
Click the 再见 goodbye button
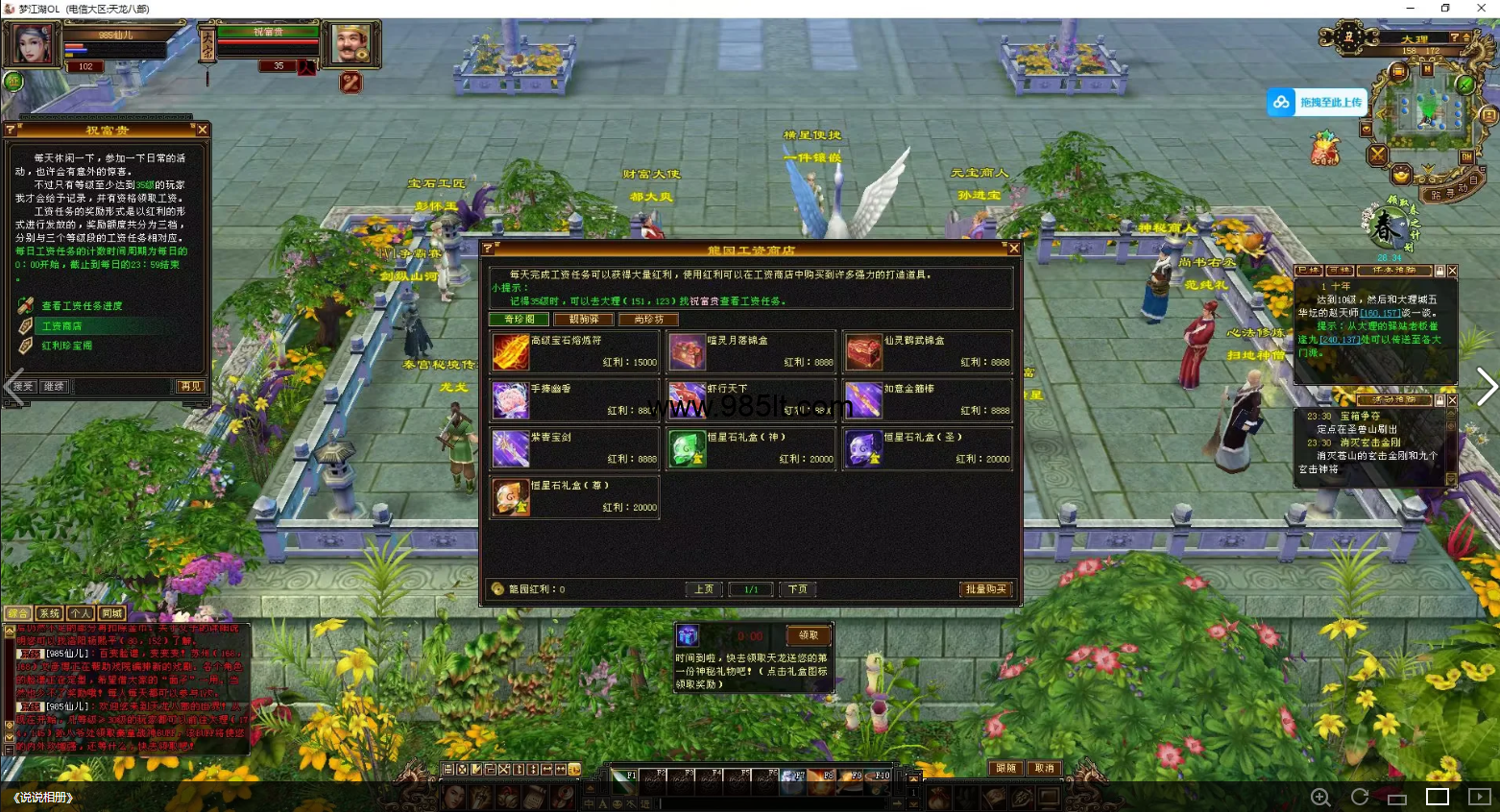pos(190,387)
